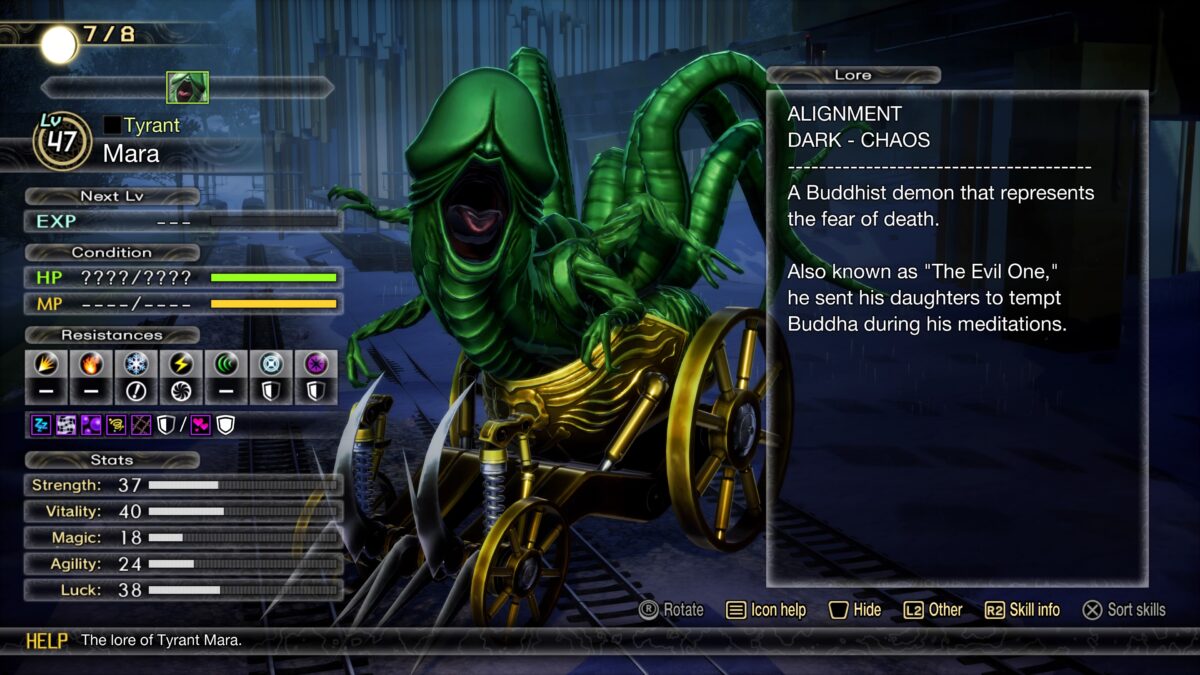Click the Electric lightning bolt resistance icon
This screenshot has height=675, width=1200.
point(181,364)
